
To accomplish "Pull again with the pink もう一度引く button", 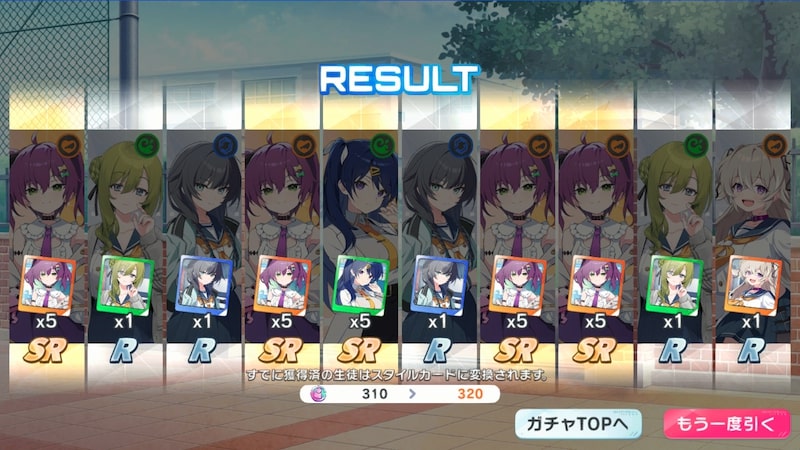I will (x=719, y=424).
